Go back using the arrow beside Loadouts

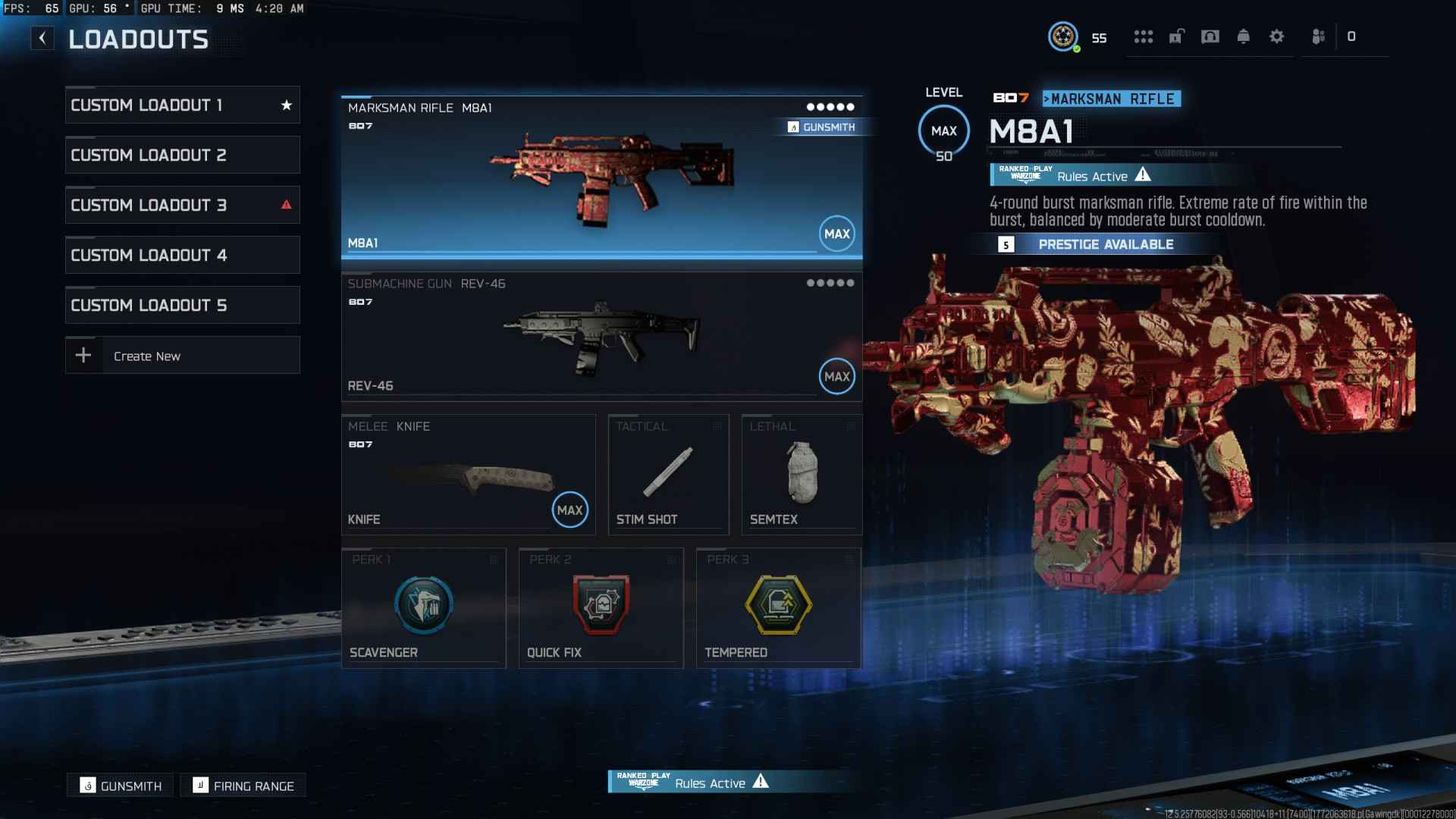pyautogui.click(x=42, y=38)
